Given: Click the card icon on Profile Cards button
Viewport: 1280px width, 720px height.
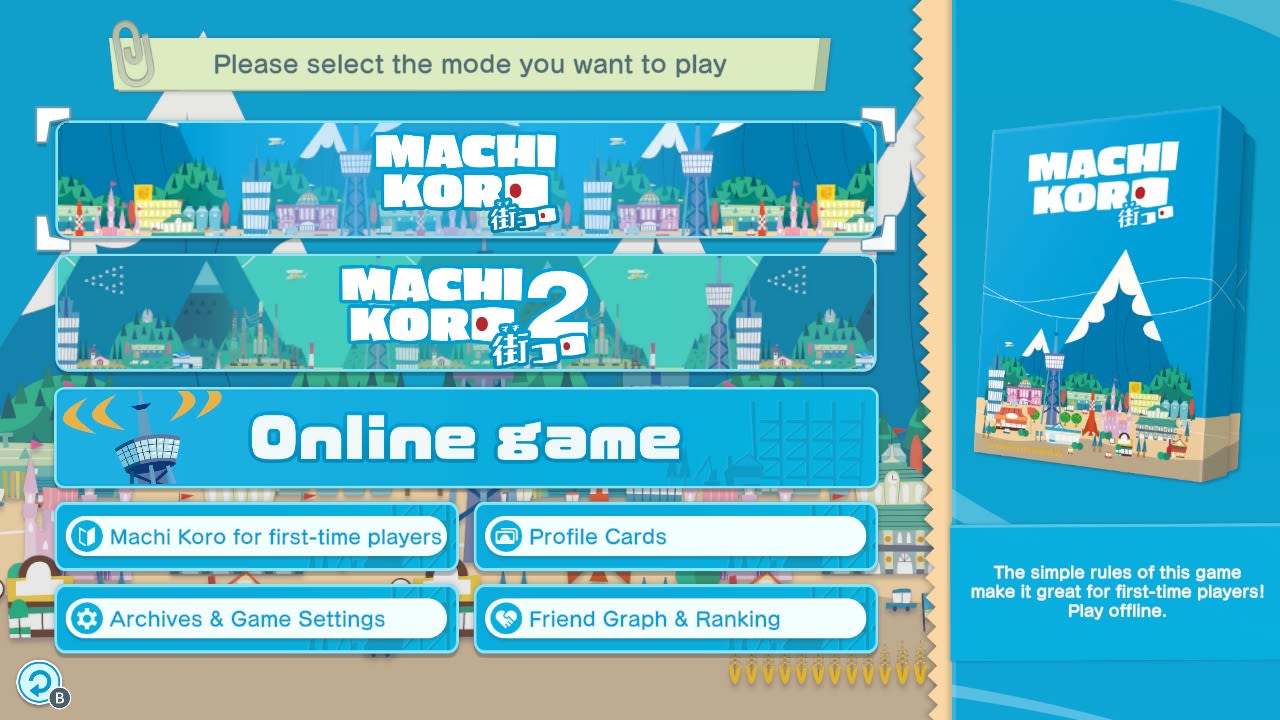Looking at the screenshot, I should (x=504, y=537).
